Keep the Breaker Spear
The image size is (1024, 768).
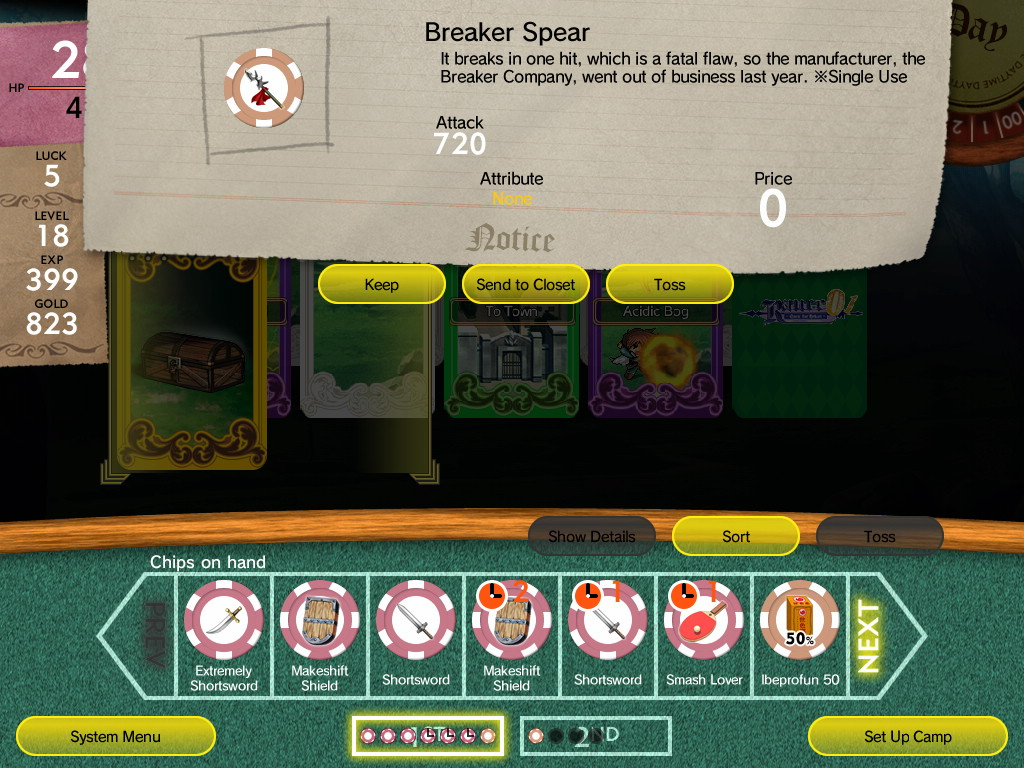coord(381,285)
